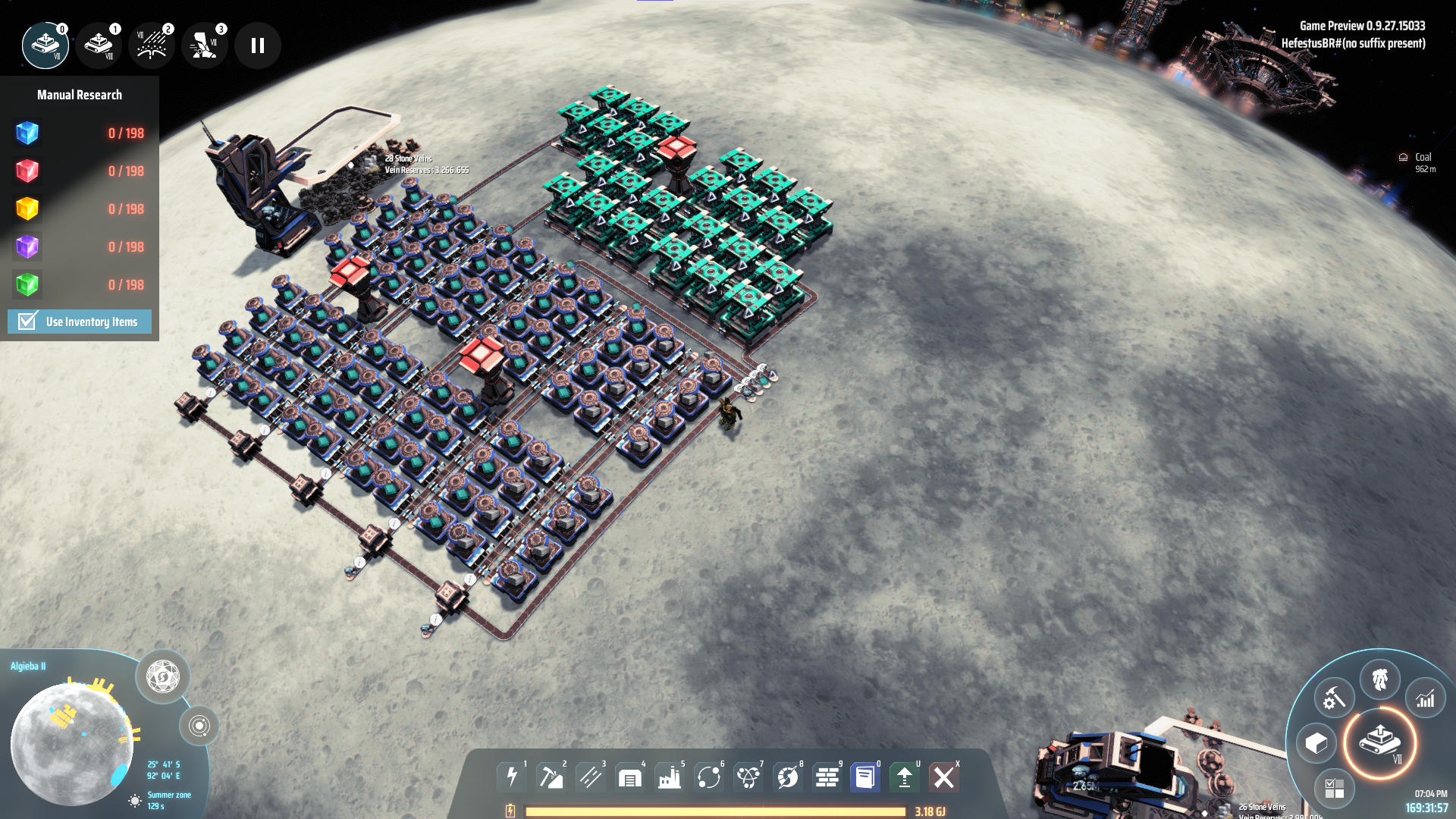Select the mecha leg research numbered 3
Screen dimensions: 1456x819
pyautogui.click(x=204, y=45)
